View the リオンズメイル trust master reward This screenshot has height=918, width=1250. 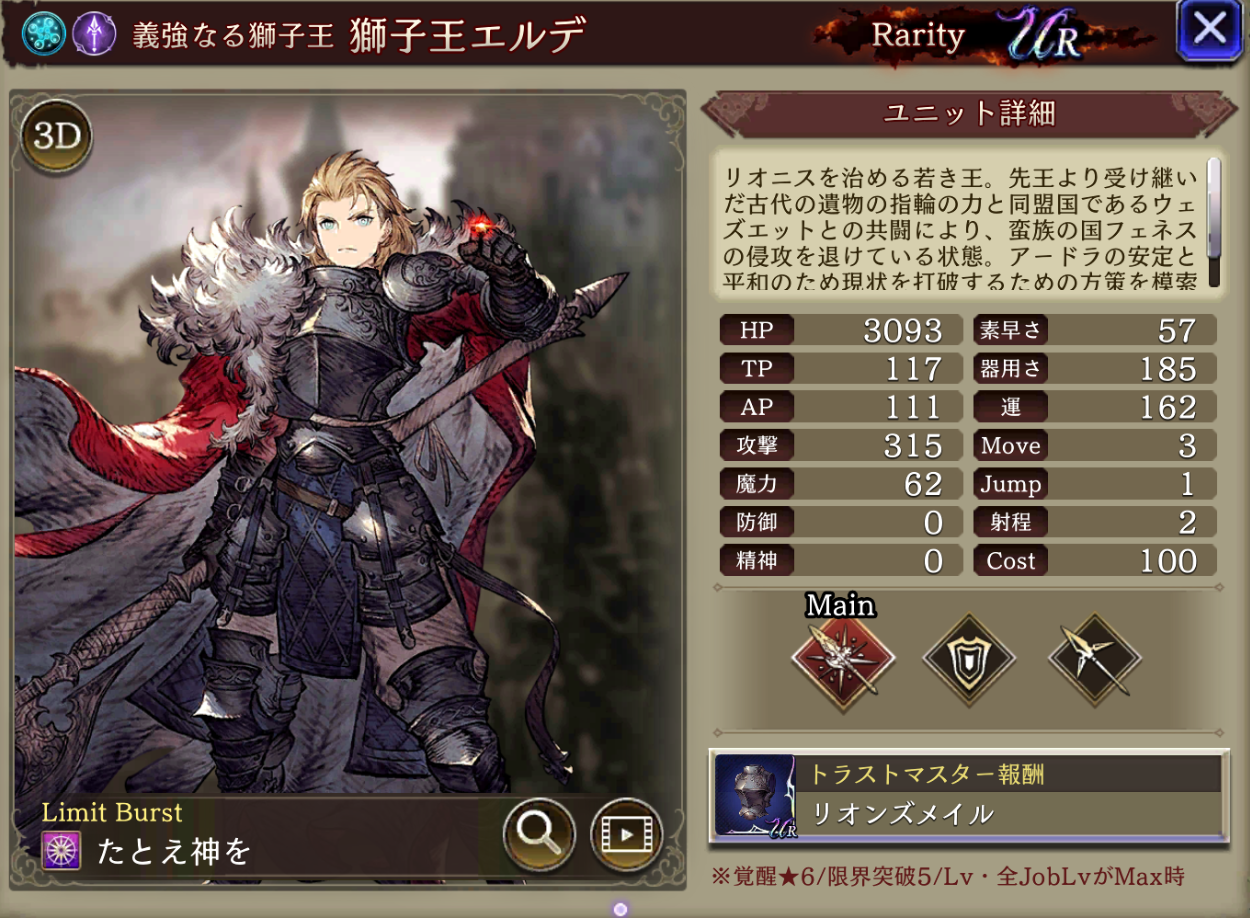coord(967,795)
